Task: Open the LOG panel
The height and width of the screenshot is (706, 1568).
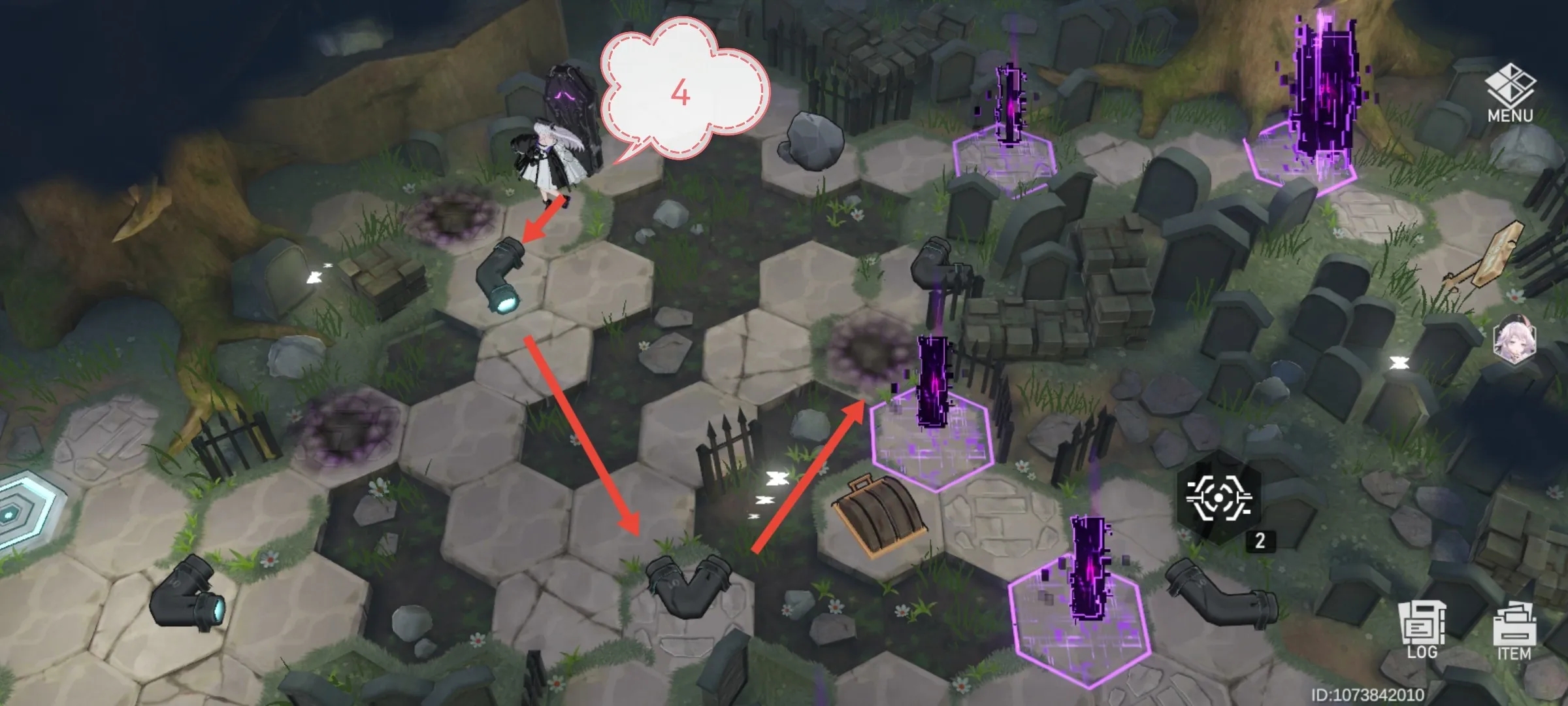Action: tap(1422, 630)
